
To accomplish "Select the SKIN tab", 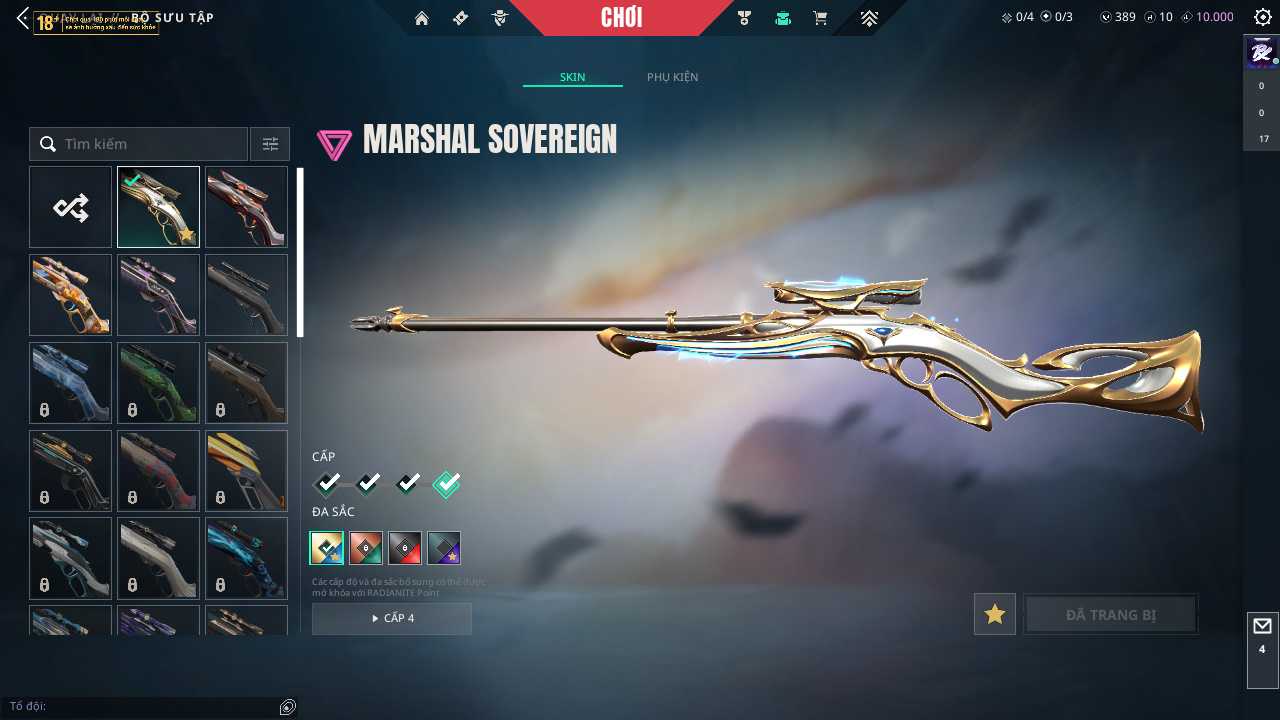I will pos(572,77).
